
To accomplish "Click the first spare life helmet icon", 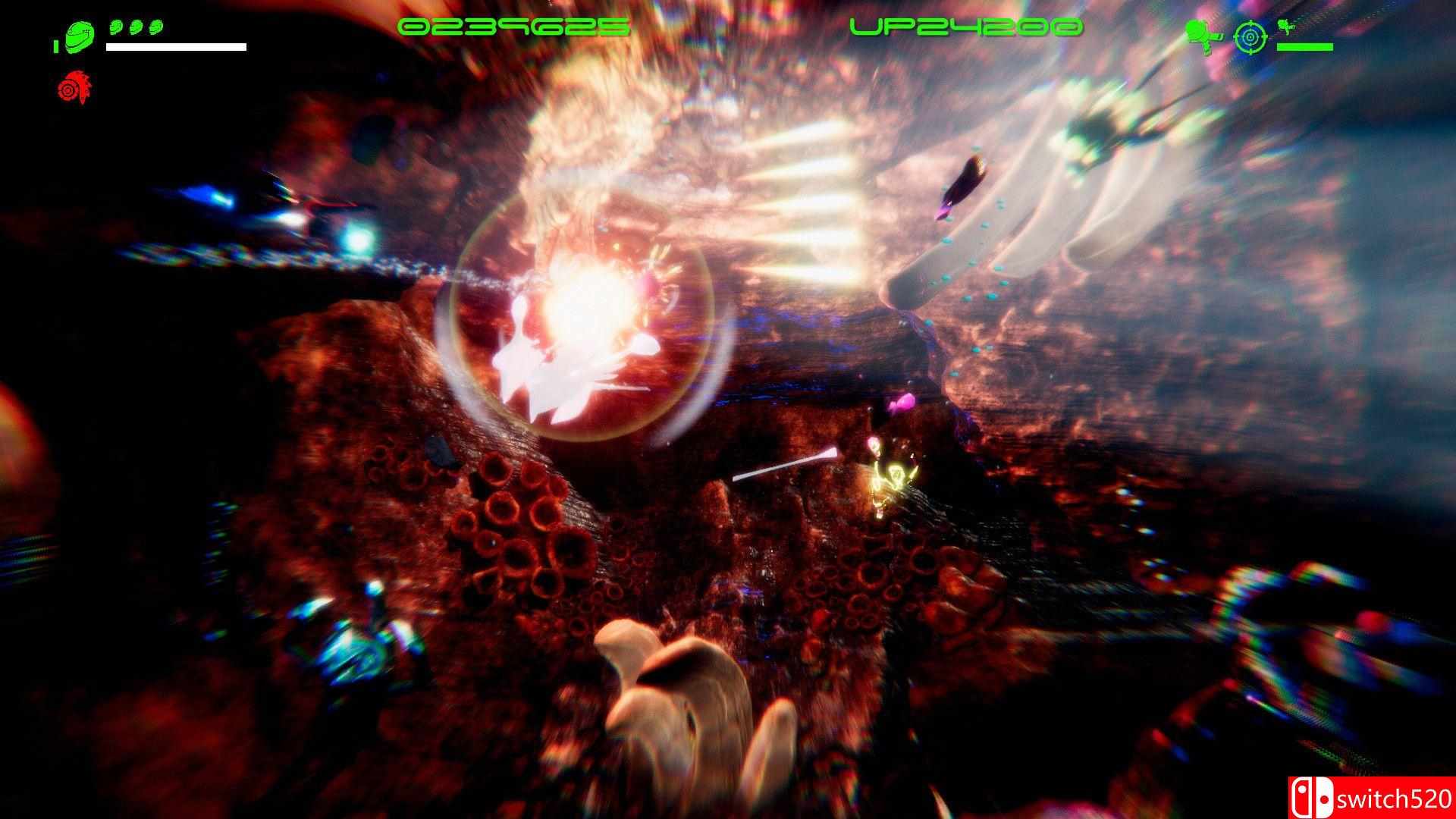I will (116, 27).
